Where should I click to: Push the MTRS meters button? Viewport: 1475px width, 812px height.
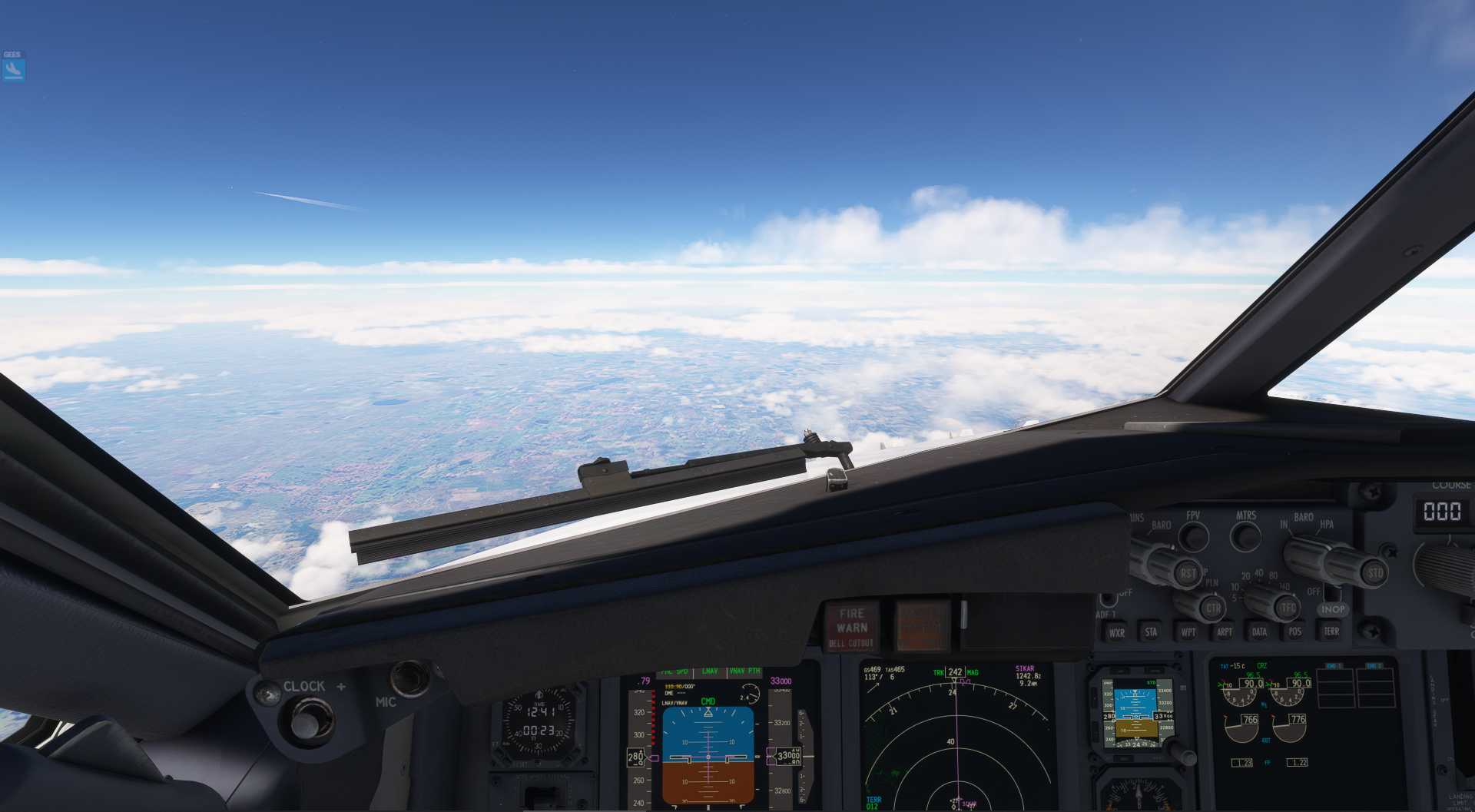pyautogui.click(x=1245, y=535)
